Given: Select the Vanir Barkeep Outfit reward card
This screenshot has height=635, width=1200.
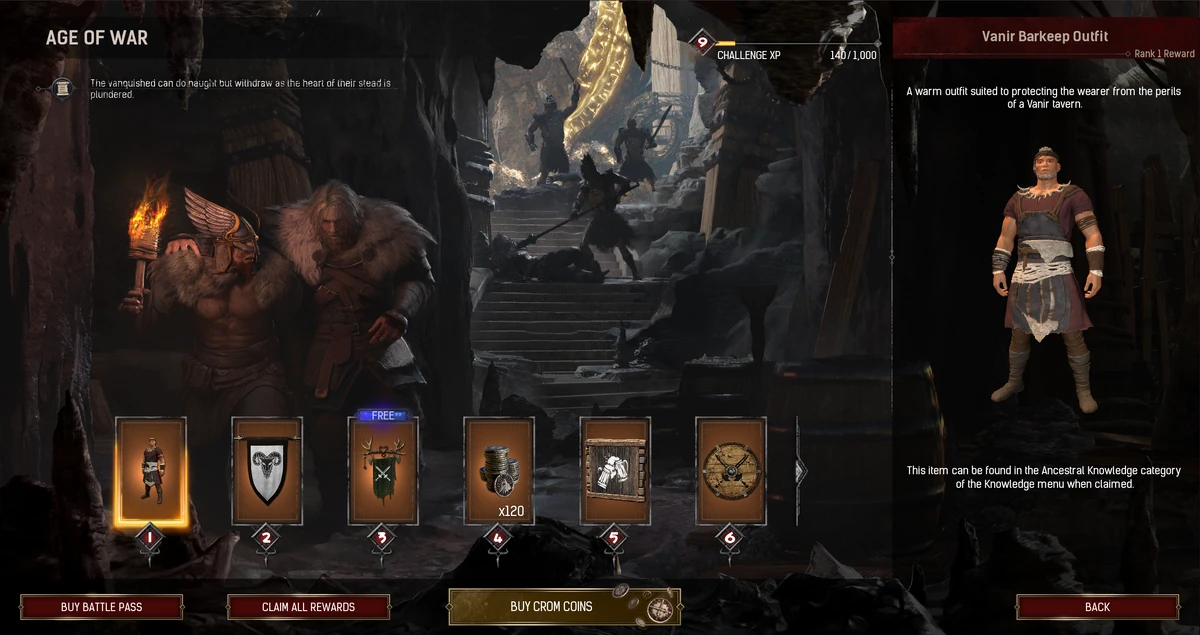Looking at the screenshot, I should pyautogui.click(x=151, y=471).
